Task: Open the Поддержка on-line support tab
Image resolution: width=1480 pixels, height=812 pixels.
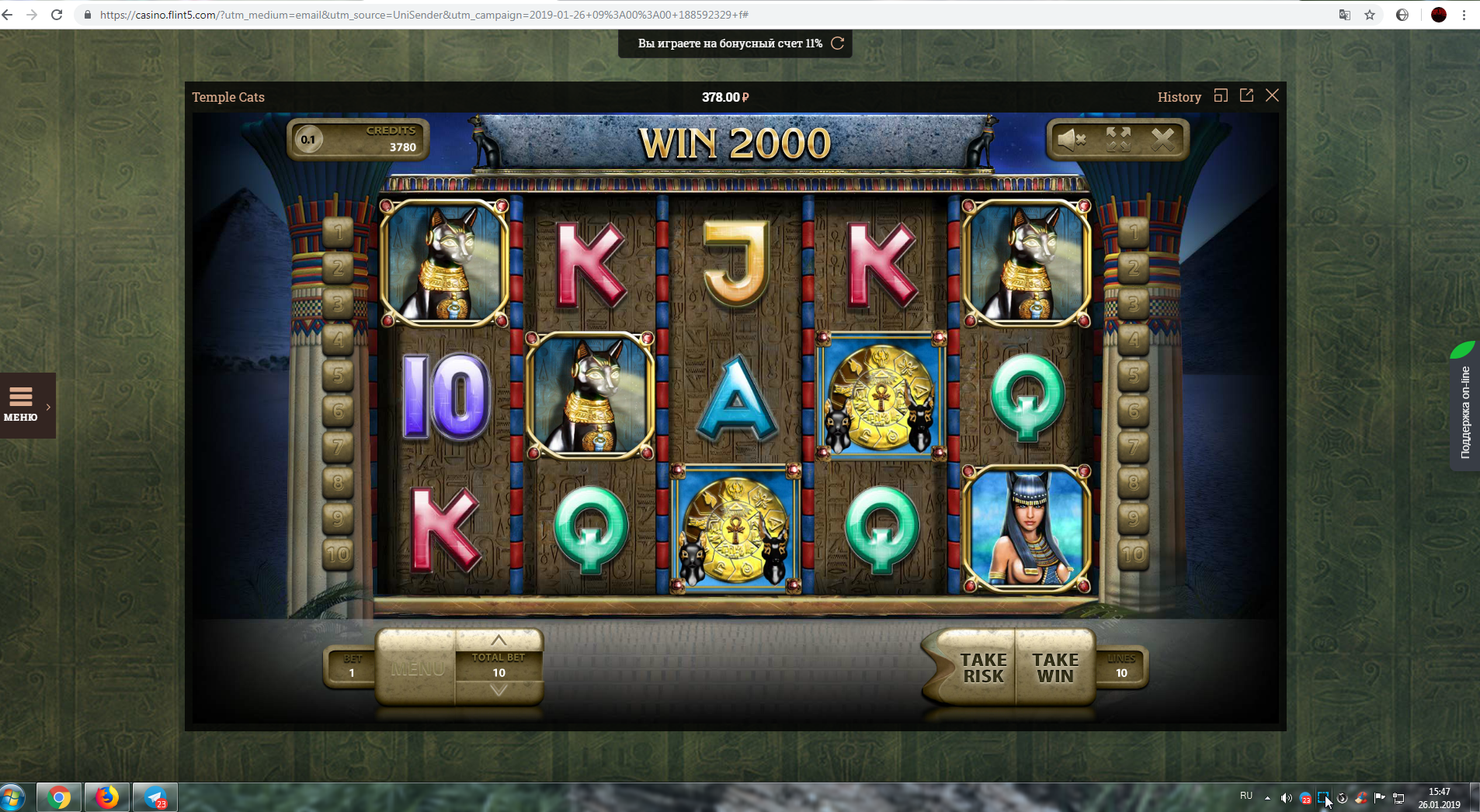Action: point(1465,411)
